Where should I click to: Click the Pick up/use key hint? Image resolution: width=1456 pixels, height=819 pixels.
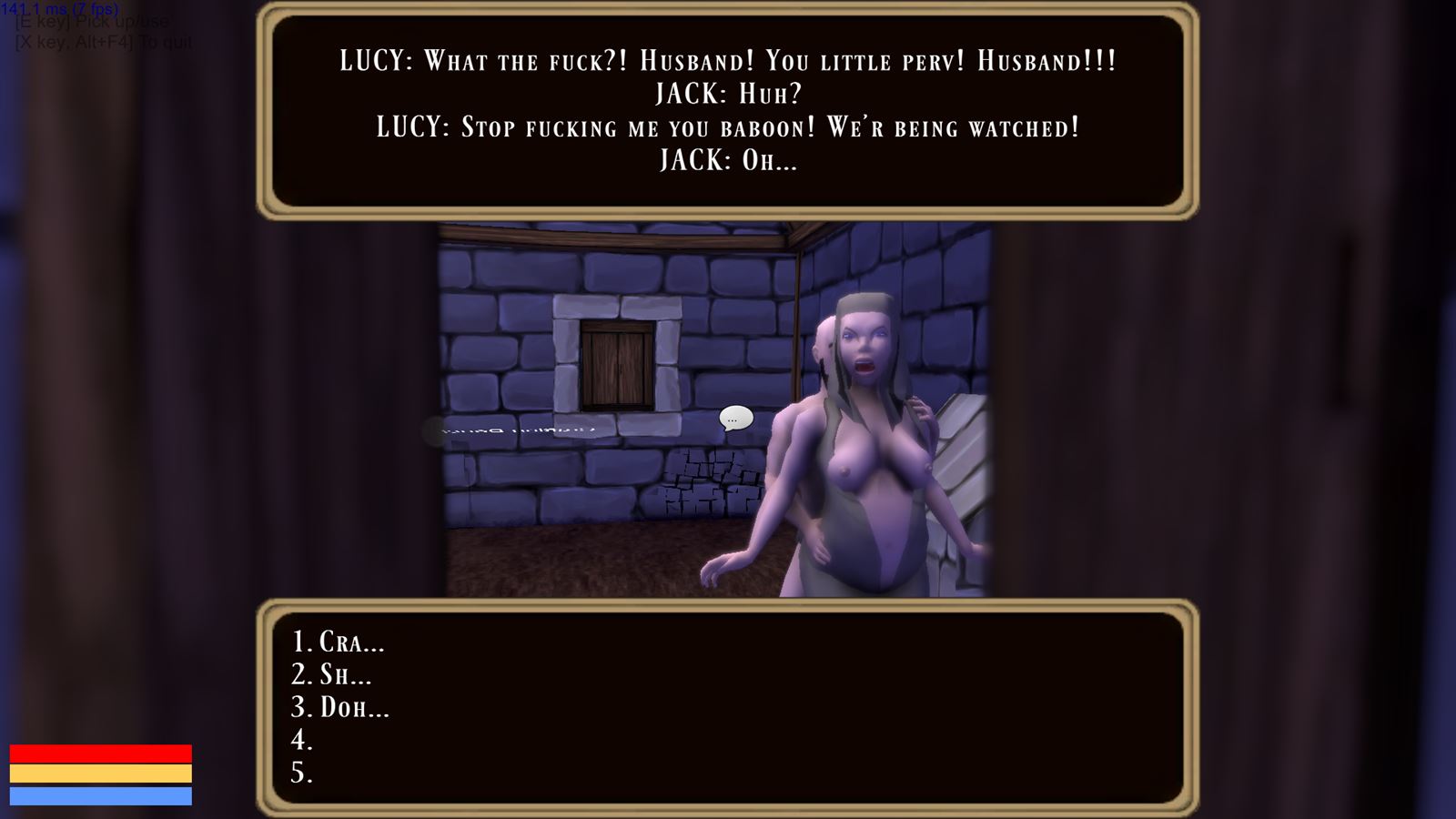coord(91,22)
